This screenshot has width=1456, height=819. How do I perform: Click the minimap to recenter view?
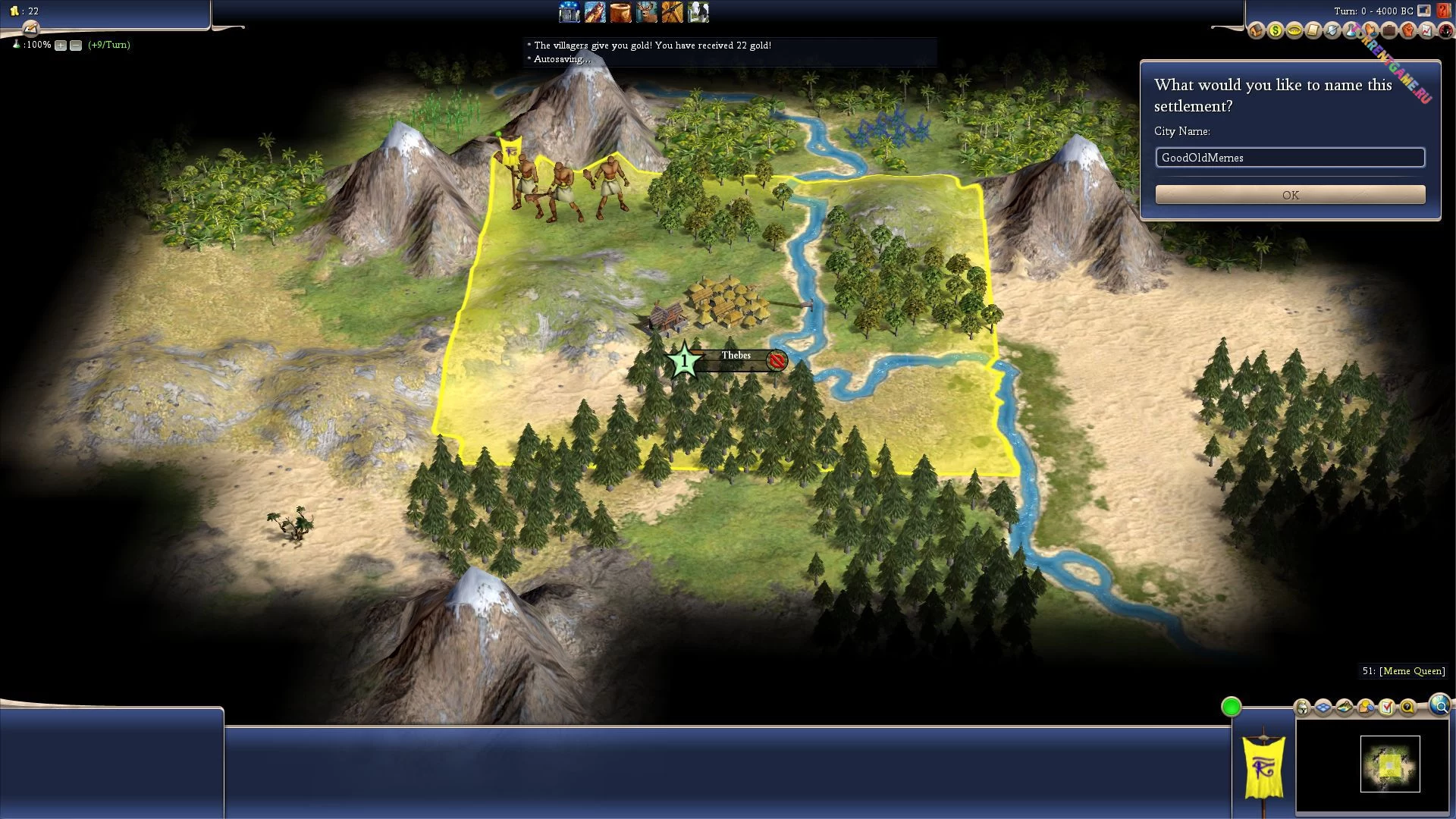point(1389,764)
